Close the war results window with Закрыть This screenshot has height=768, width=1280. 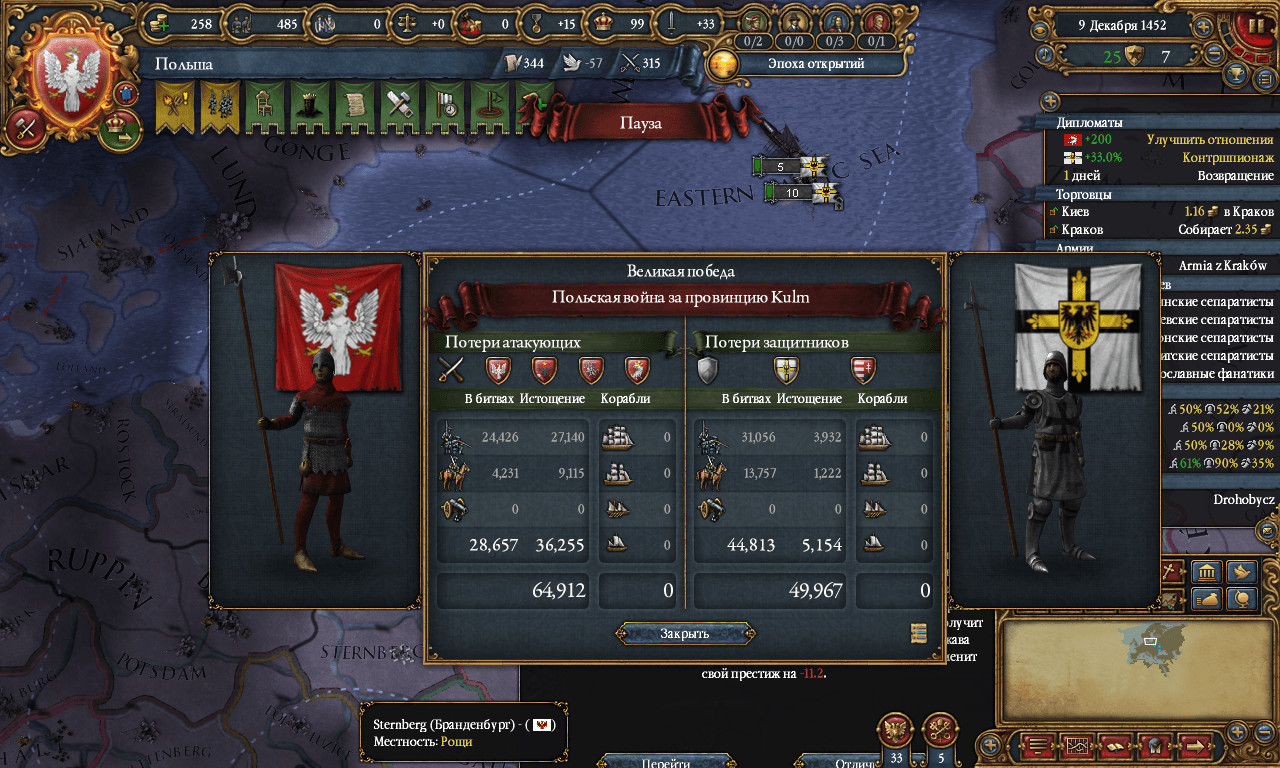685,634
